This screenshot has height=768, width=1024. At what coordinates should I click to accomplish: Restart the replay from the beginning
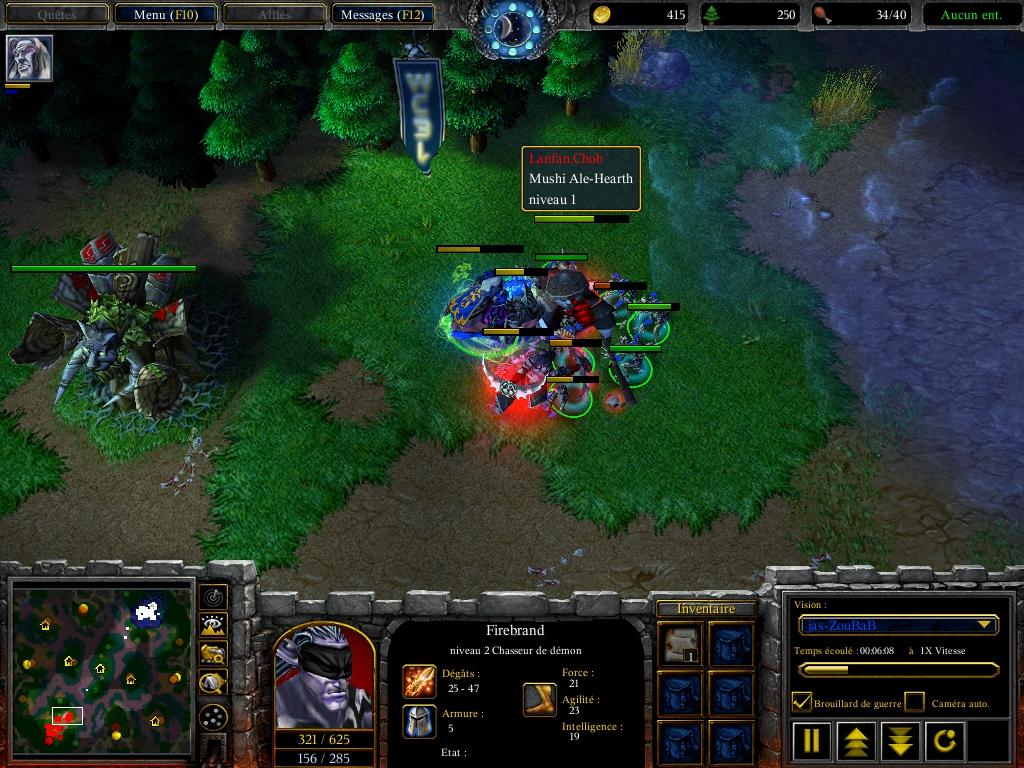coord(945,741)
